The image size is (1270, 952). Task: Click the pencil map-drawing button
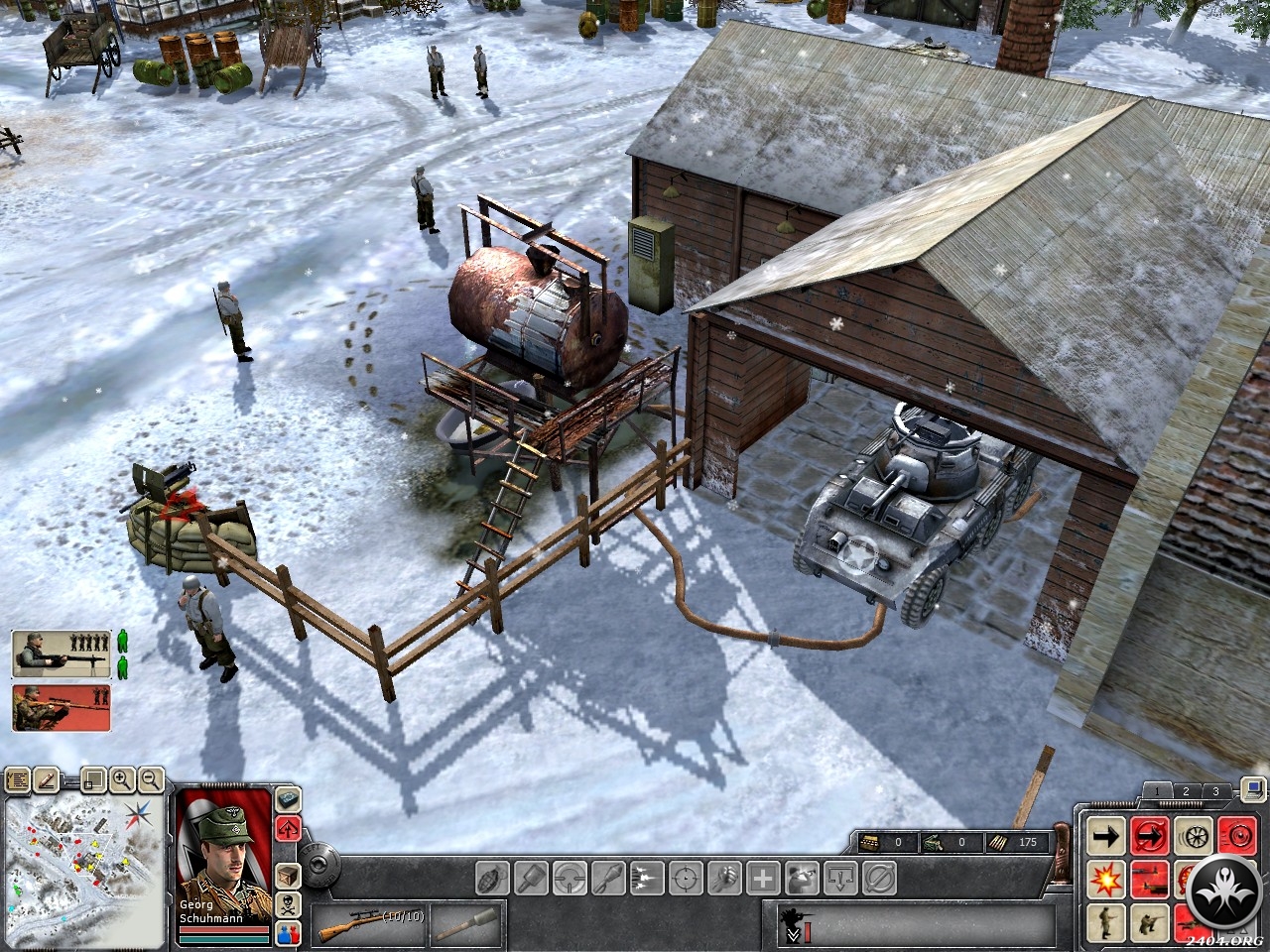(46, 780)
